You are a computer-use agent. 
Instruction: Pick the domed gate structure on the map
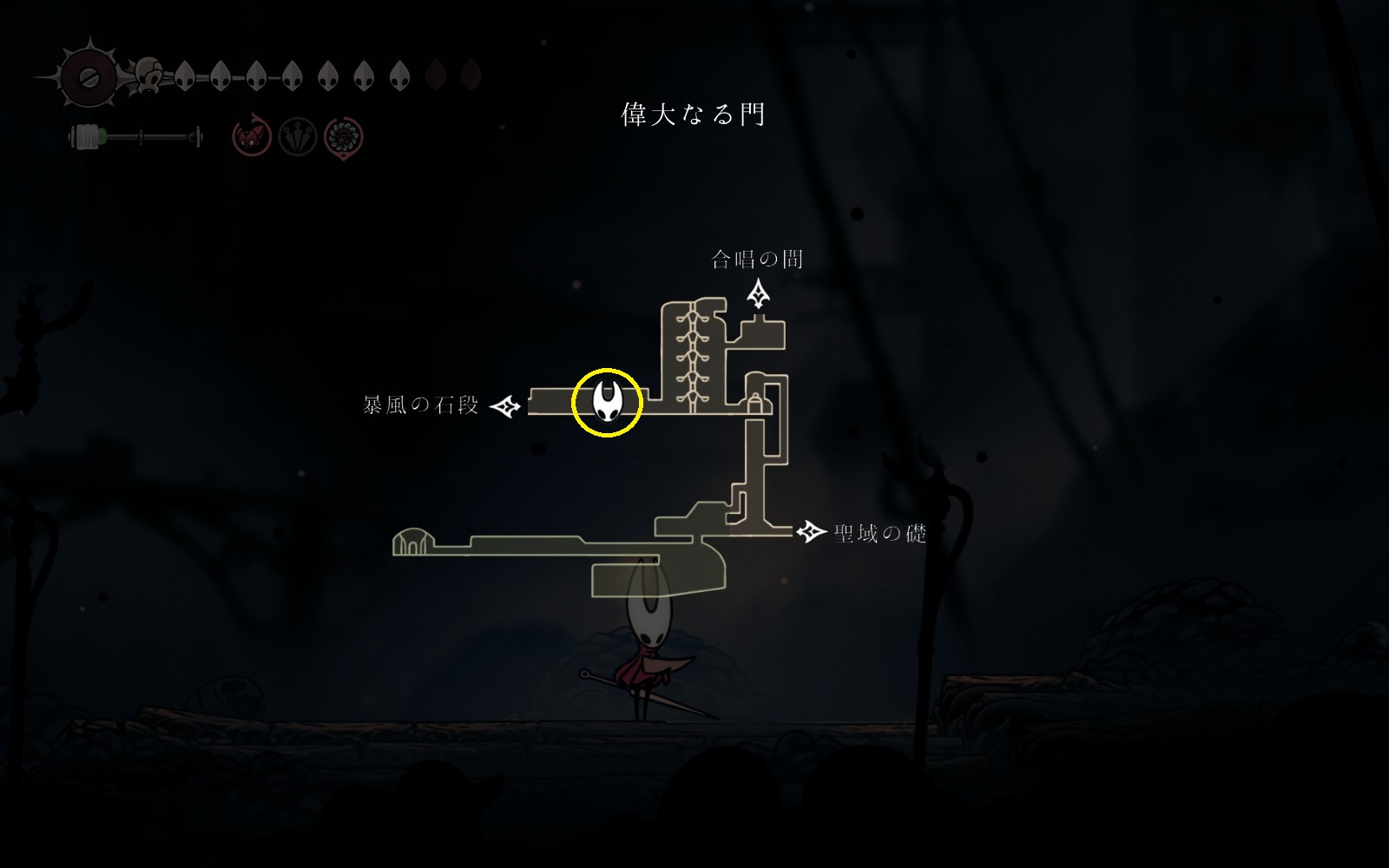pyautogui.click(x=412, y=542)
